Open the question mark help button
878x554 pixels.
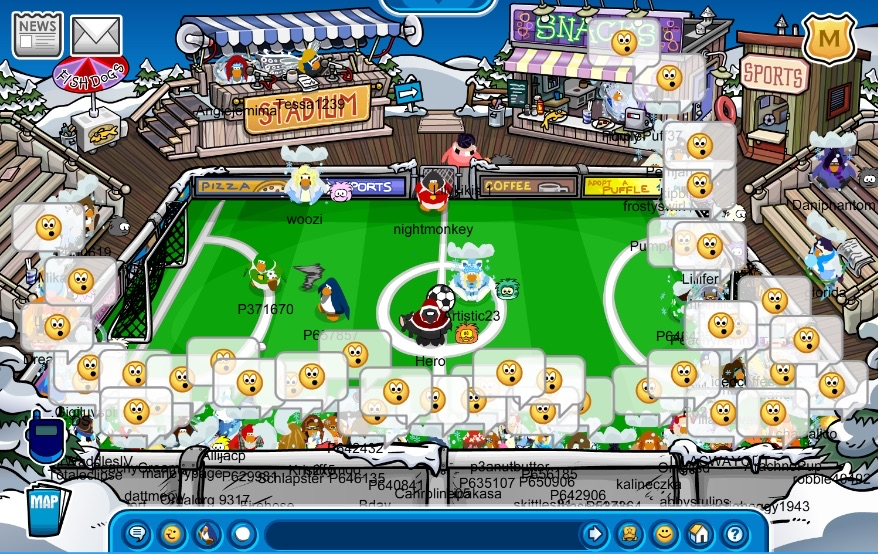click(x=734, y=534)
